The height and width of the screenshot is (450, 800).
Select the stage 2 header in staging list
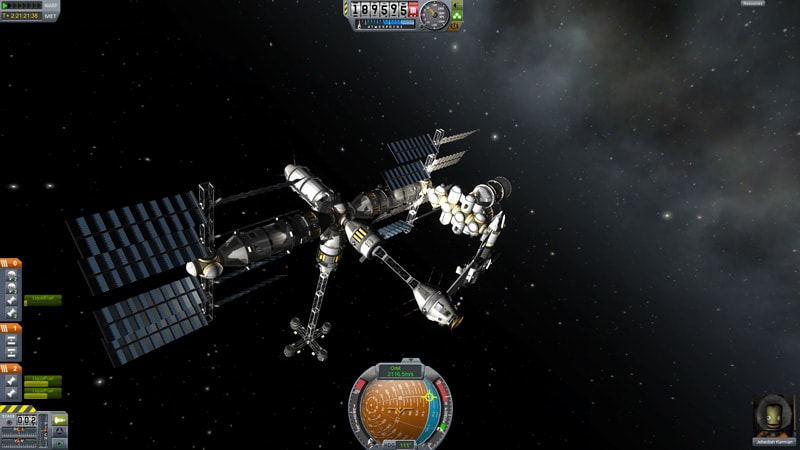12,367
